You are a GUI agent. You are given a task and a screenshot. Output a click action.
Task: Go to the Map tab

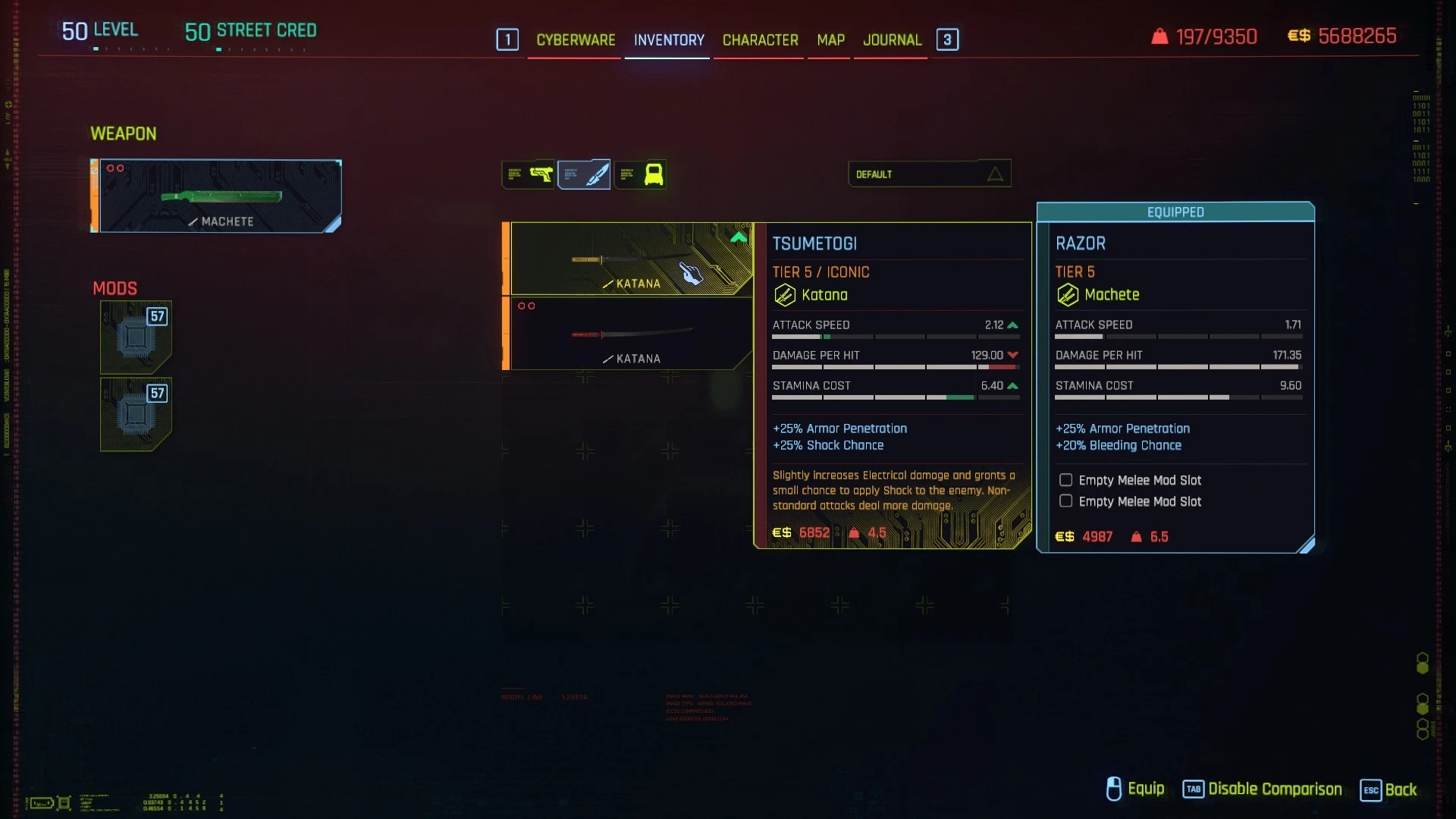coord(830,40)
